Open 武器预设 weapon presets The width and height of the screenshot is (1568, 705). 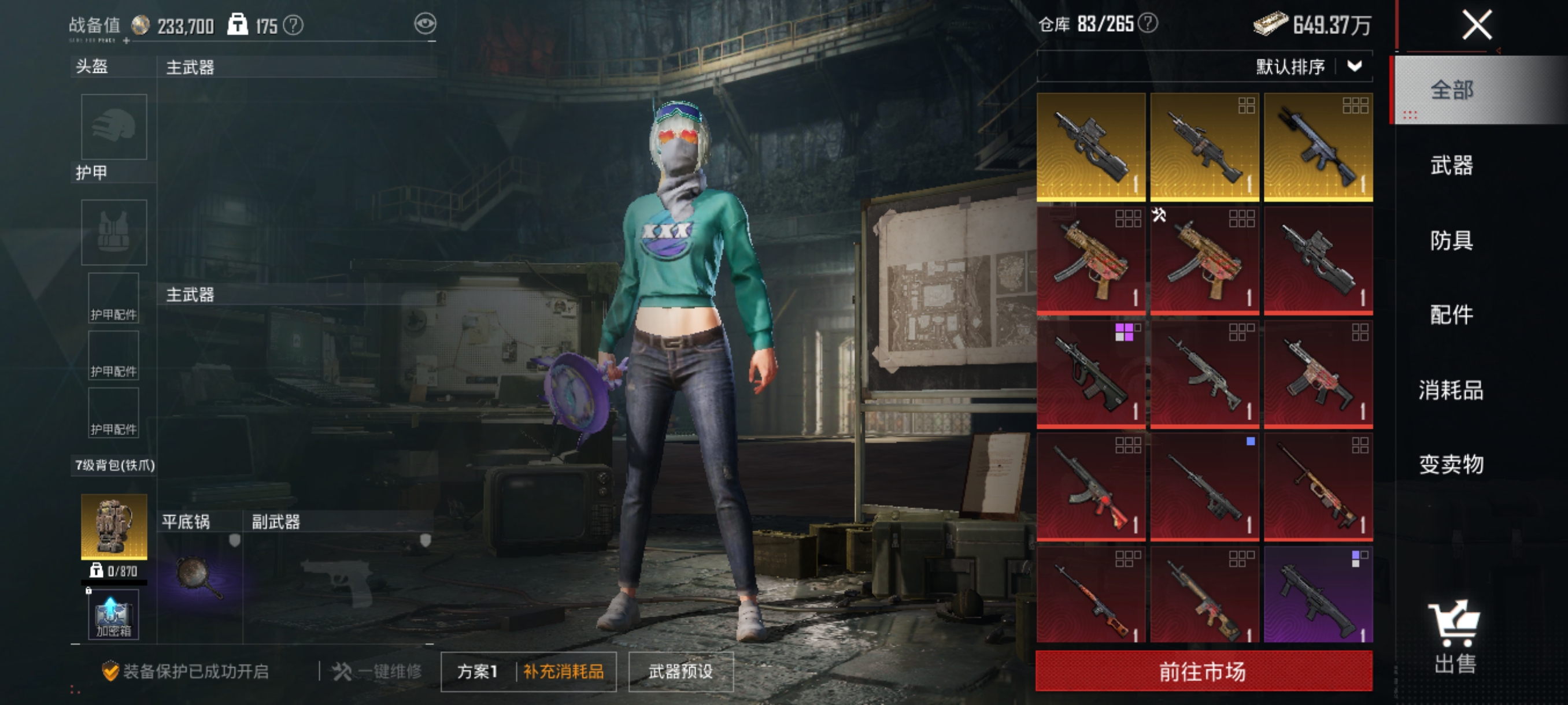[x=681, y=671]
